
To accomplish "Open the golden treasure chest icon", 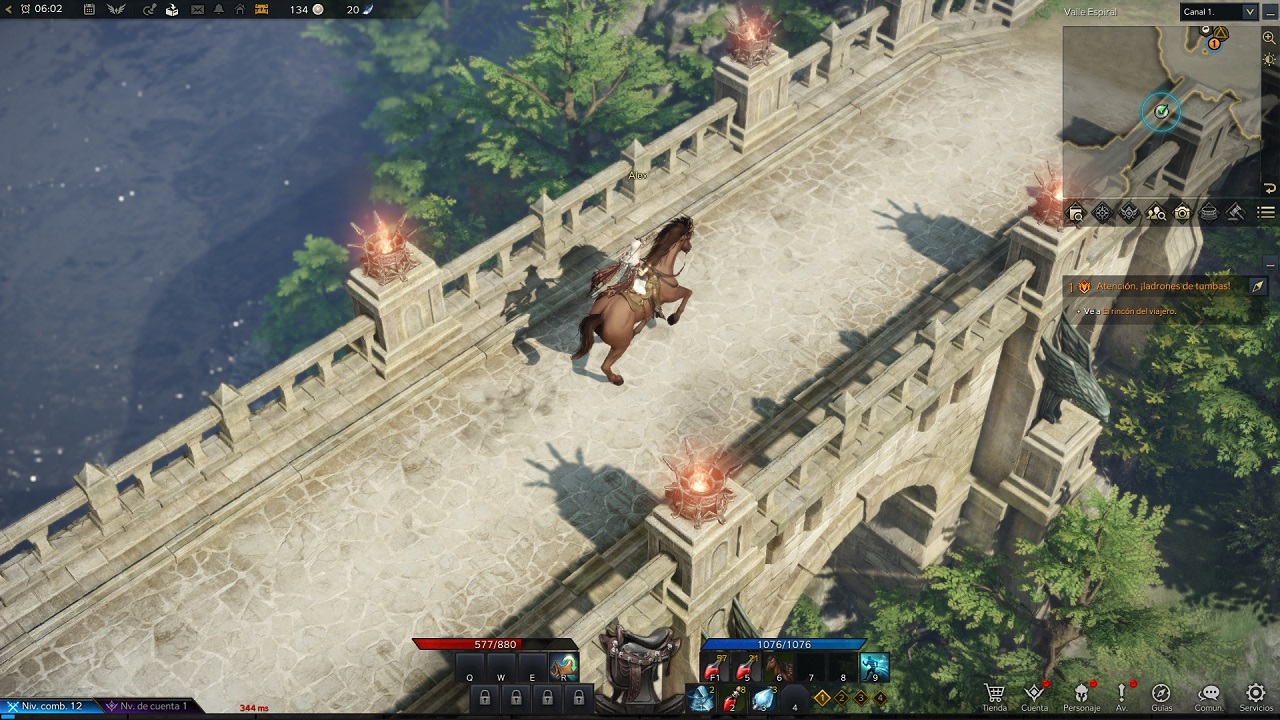I will [x=262, y=10].
